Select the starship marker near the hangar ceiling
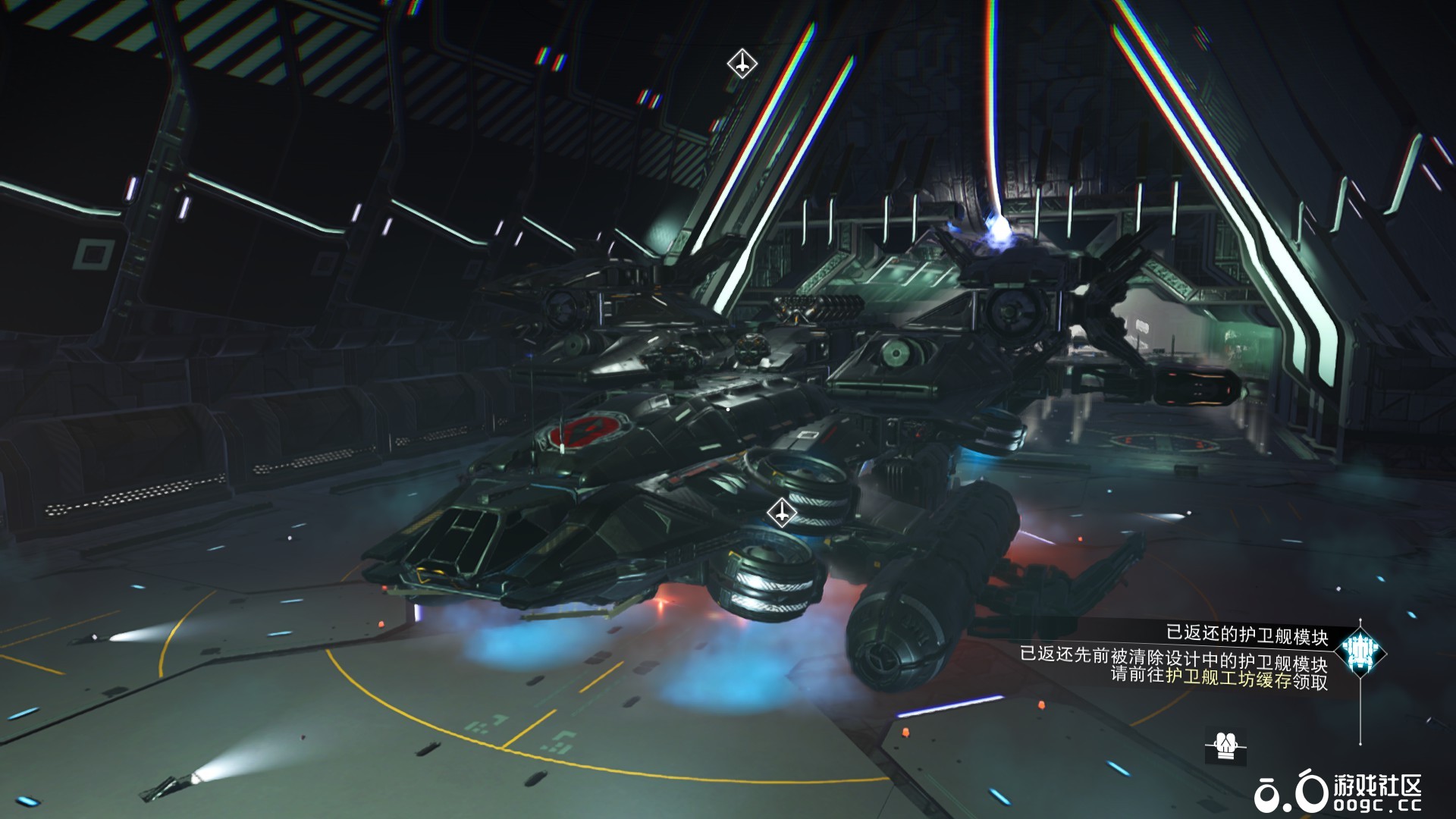Screen dimensions: 1456x819 coord(742,64)
